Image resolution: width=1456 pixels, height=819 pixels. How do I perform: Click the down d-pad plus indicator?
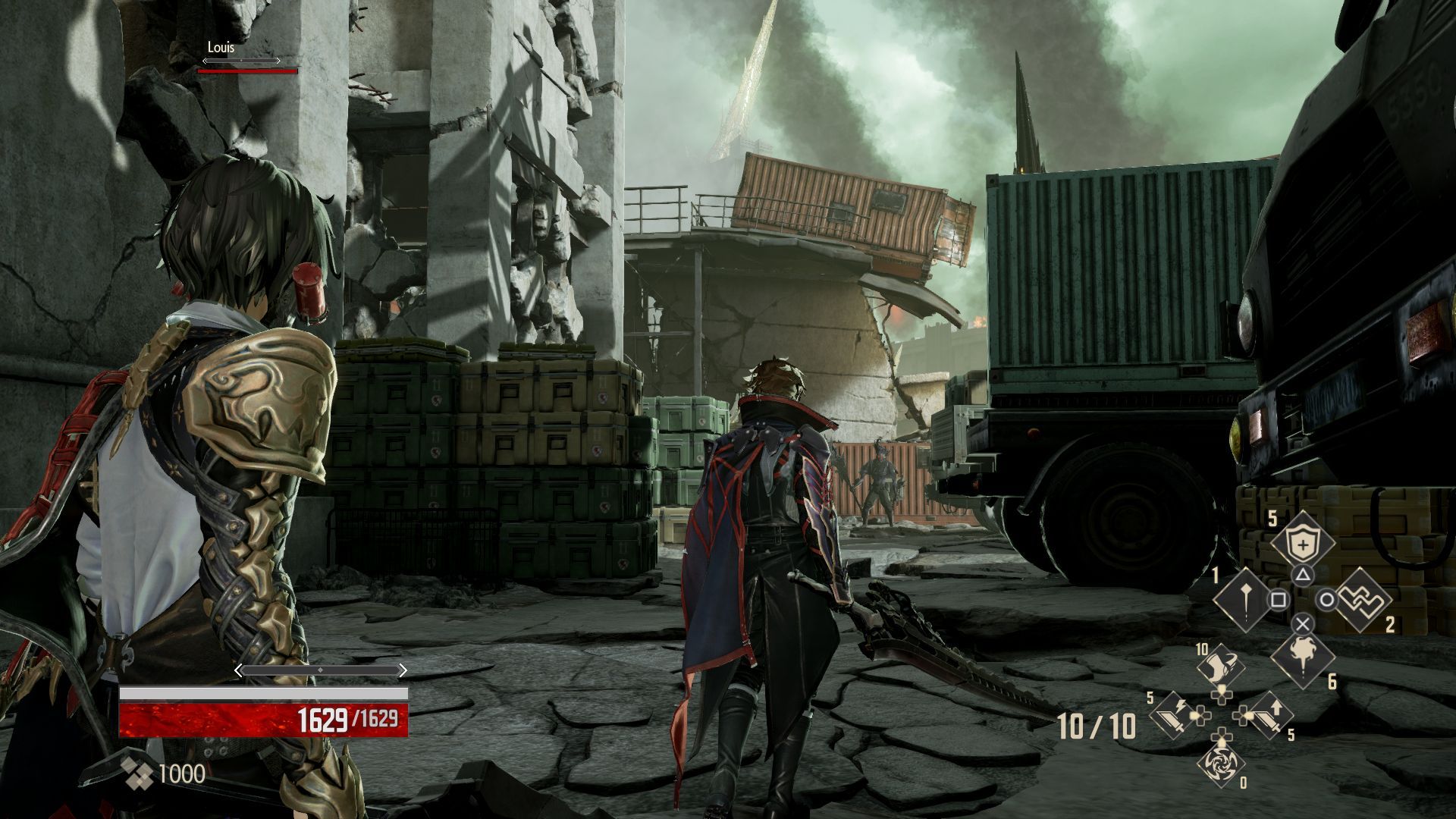click(x=1220, y=736)
